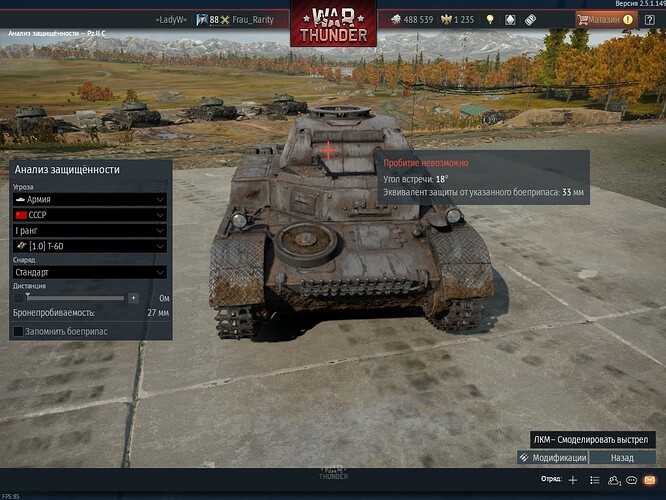
Task: Go back with the Назад button
Action: click(x=622, y=457)
